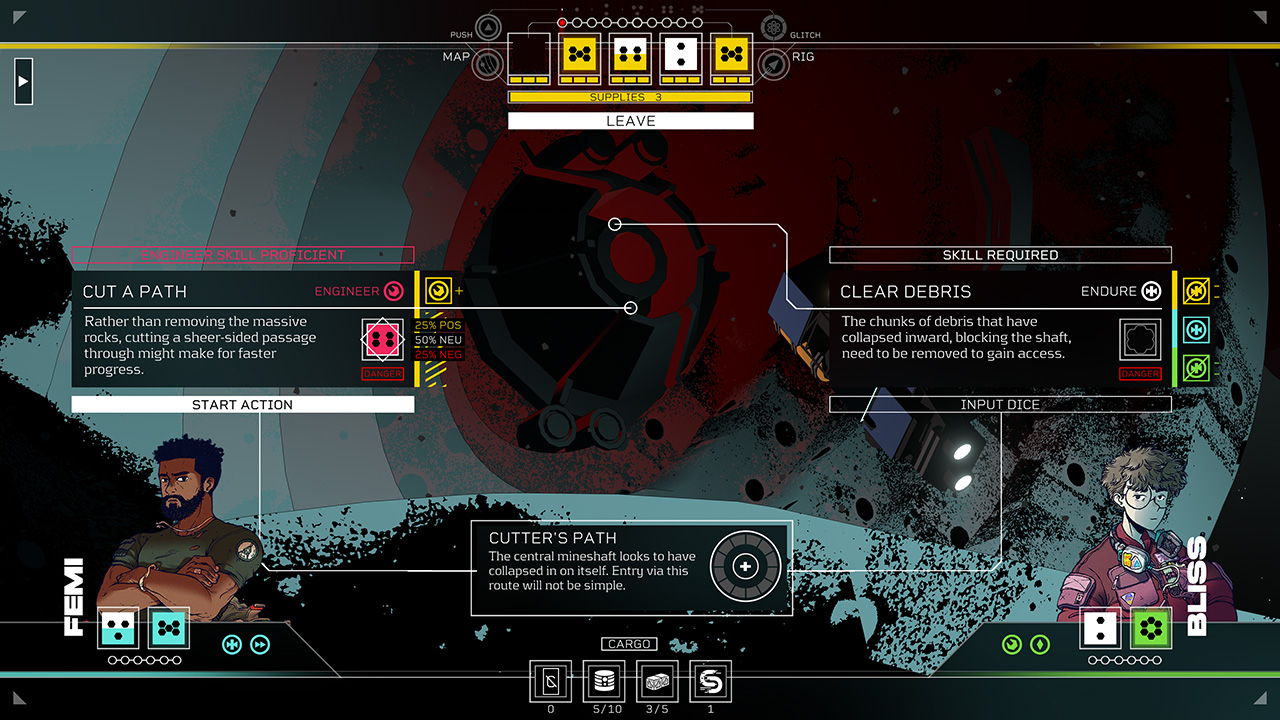This screenshot has width=1280, height=720.
Task: Click the S currency cargo icon
Action: pyautogui.click(x=710, y=683)
